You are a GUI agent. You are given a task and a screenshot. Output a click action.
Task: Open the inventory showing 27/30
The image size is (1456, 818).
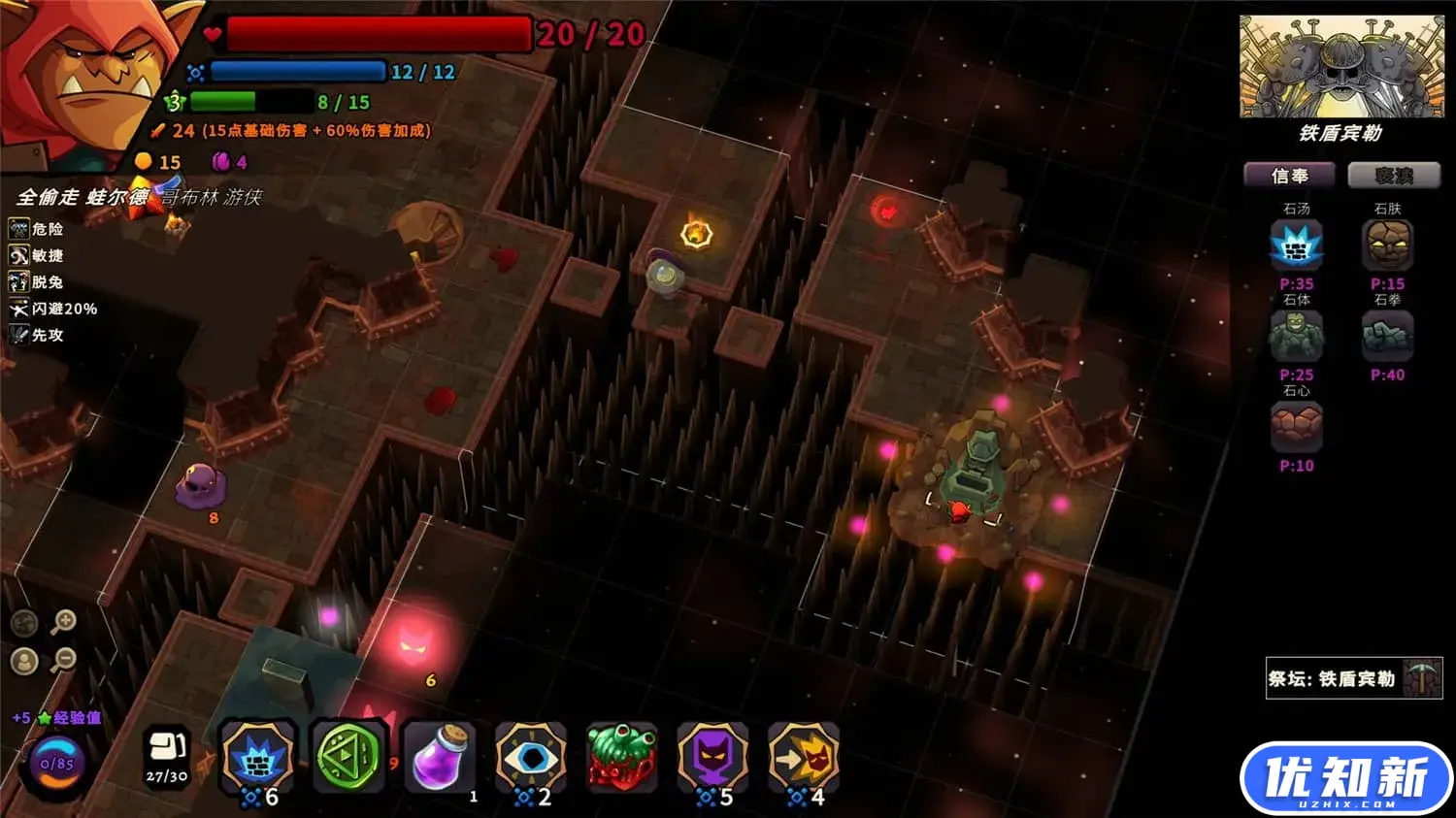(x=167, y=756)
